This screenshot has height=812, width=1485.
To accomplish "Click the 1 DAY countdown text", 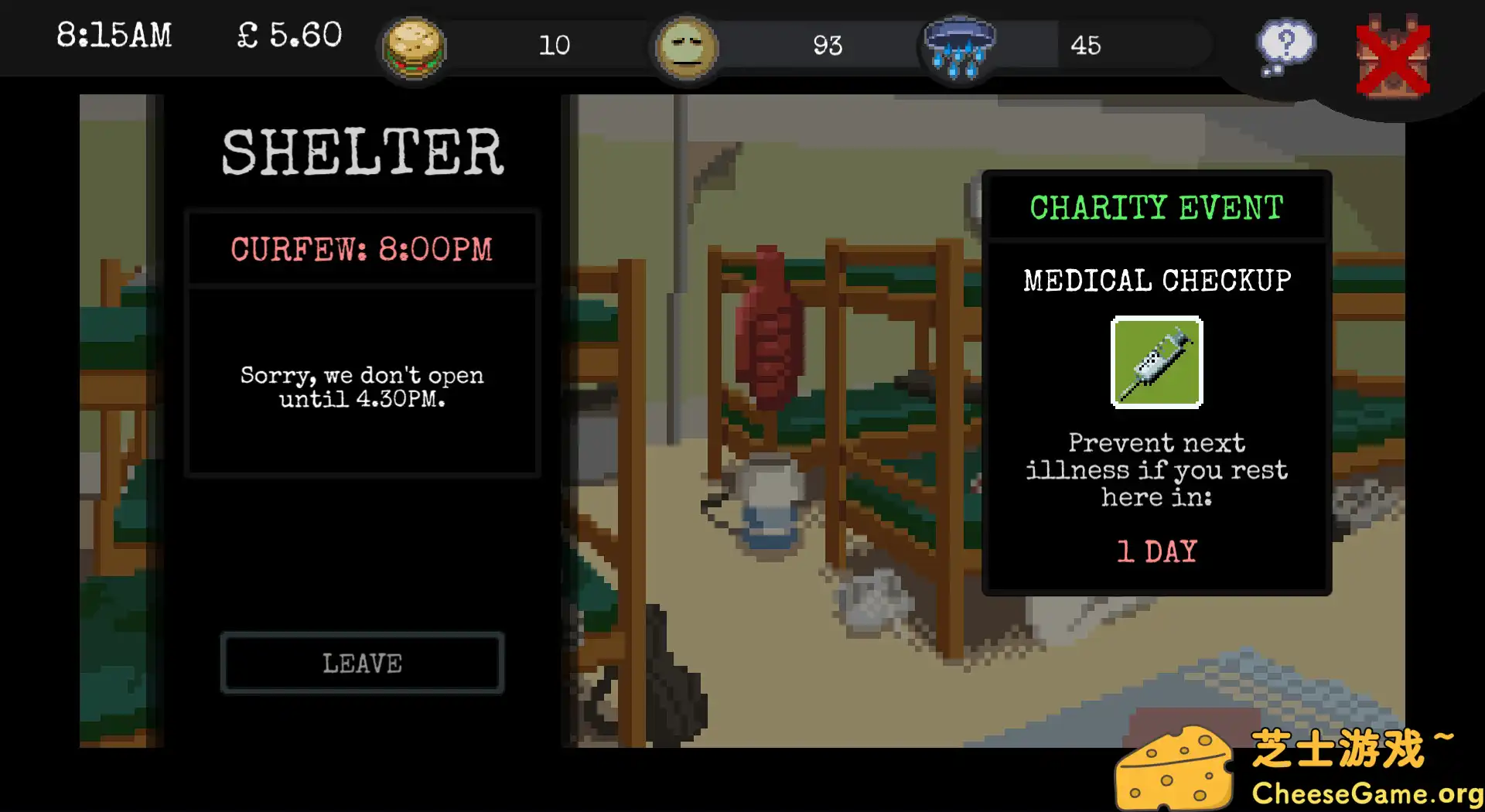I will tap(1156, 551).
